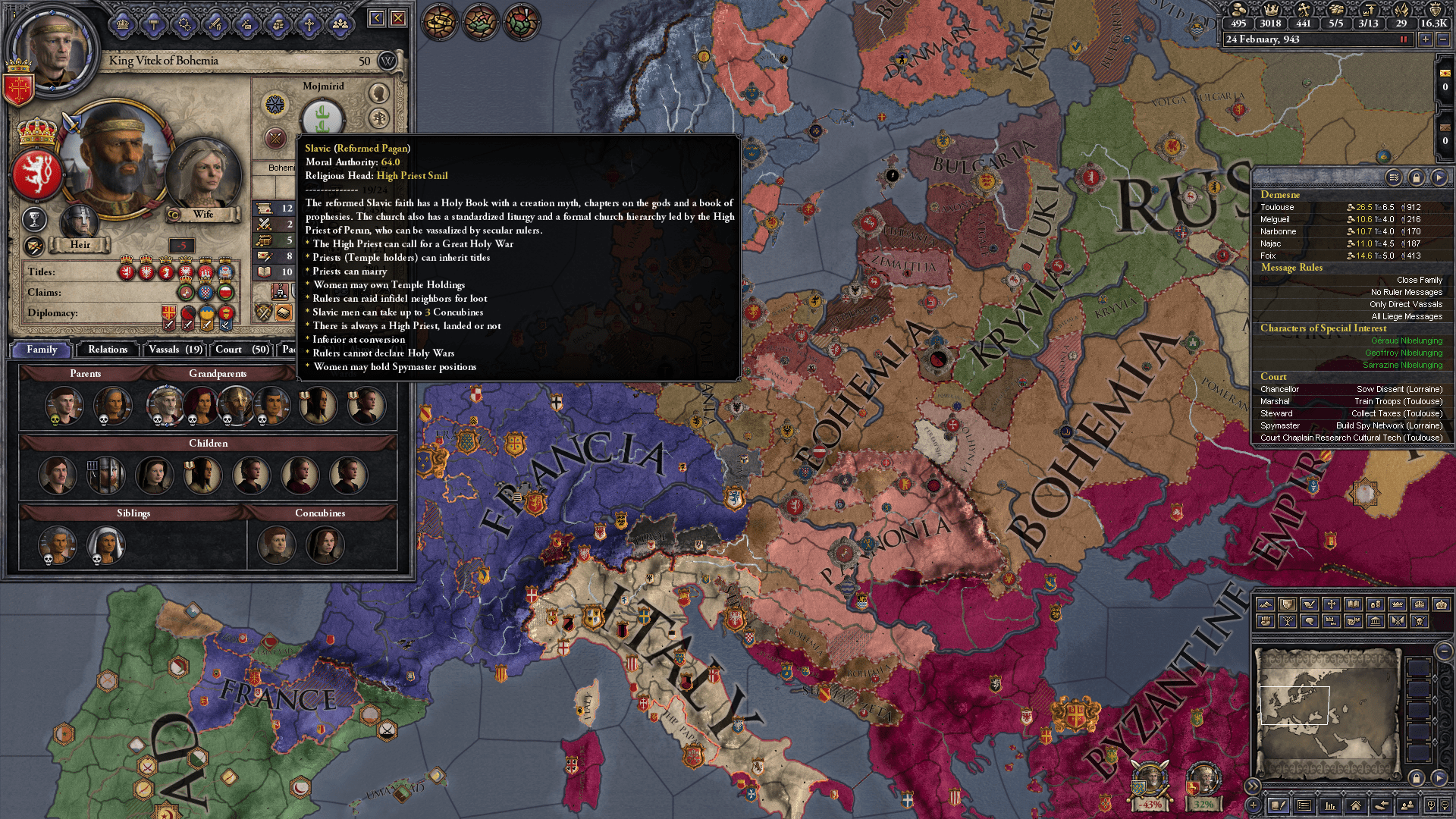The image size is (1456, 819).
Task: Open the Vassals (19) tab
Action: (174, 350)
